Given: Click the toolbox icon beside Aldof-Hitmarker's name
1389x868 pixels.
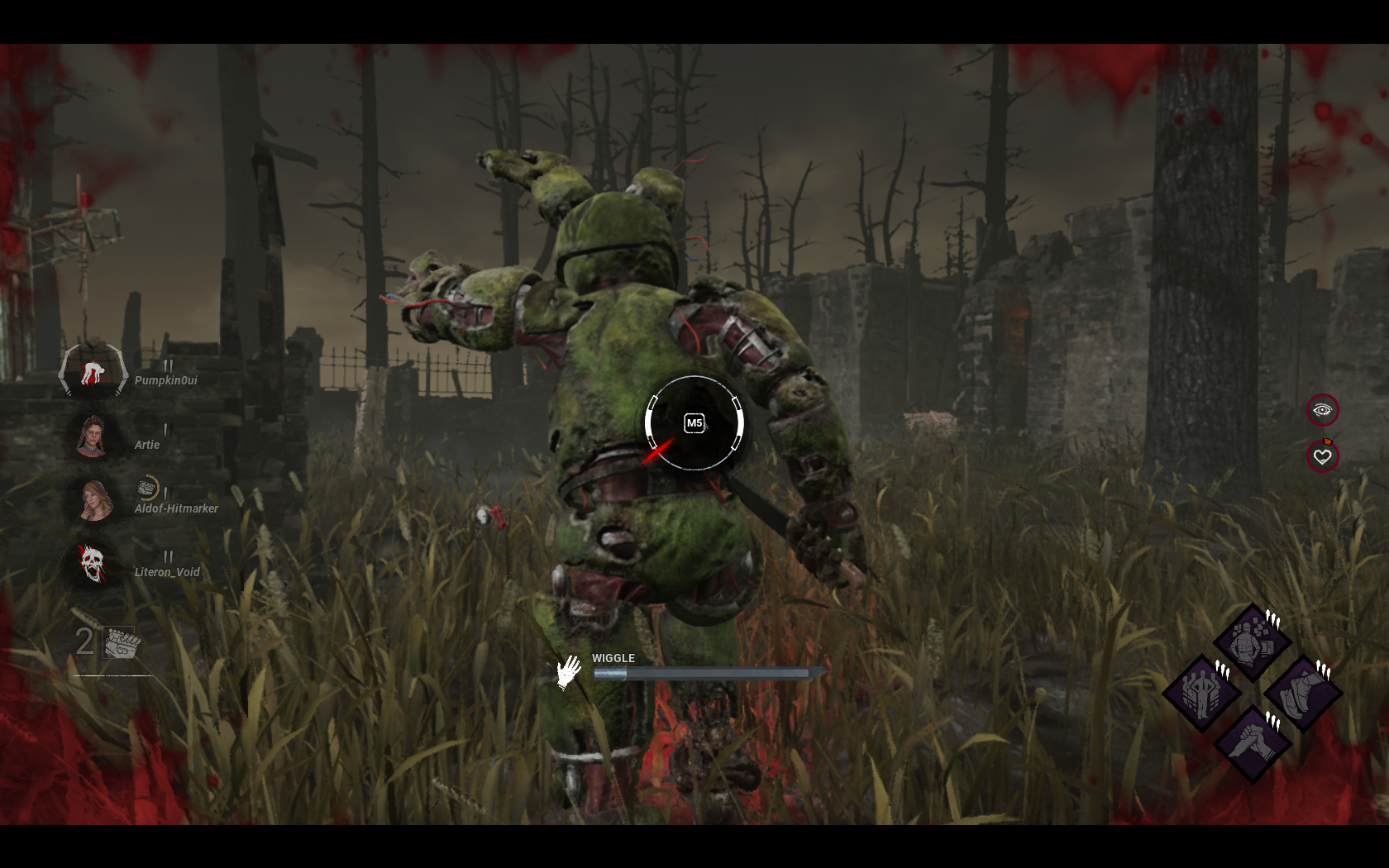Looking at the screenshot, I should pos(146,488).
